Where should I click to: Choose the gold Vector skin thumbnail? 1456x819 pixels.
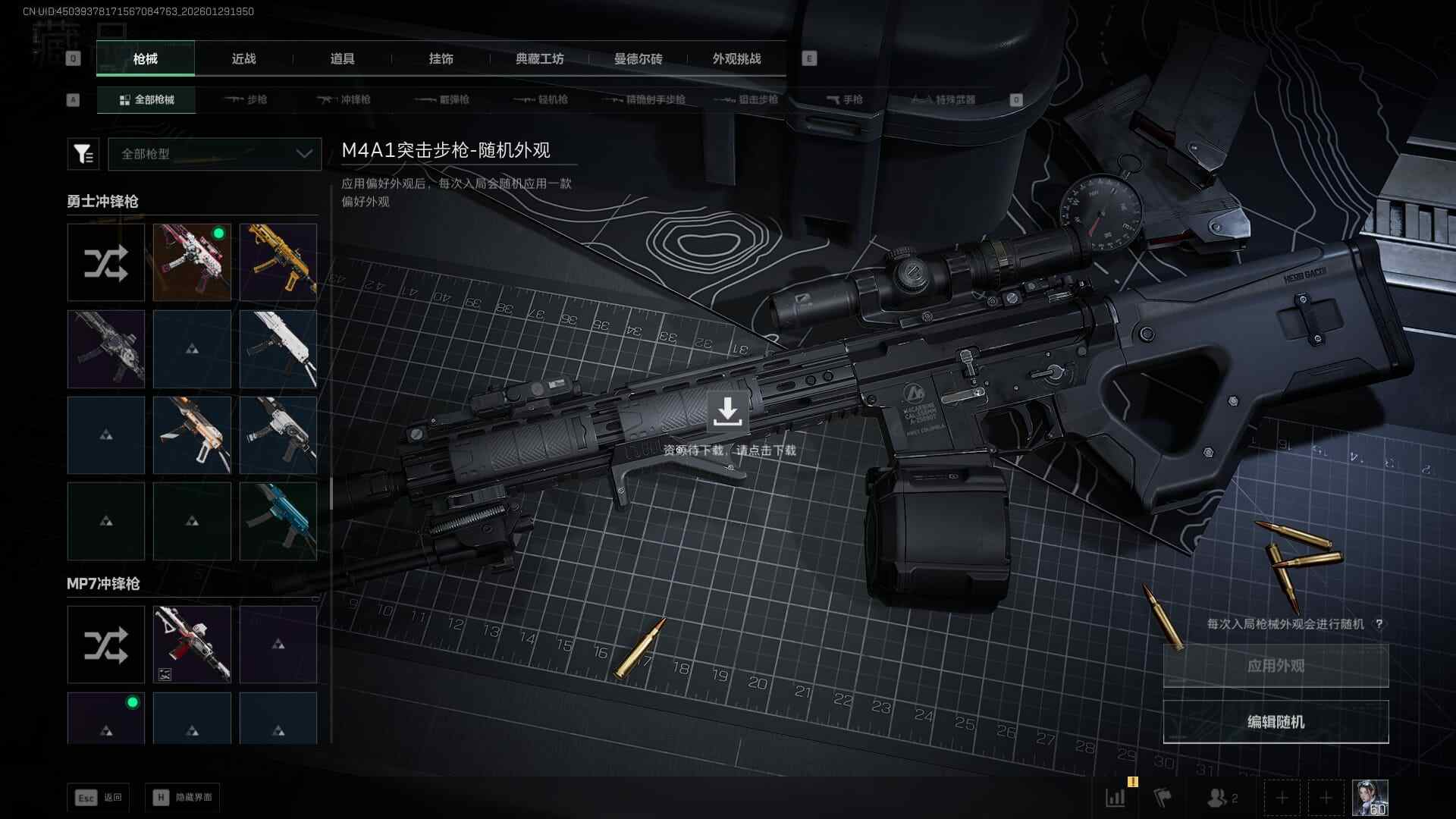coord(278,262)
